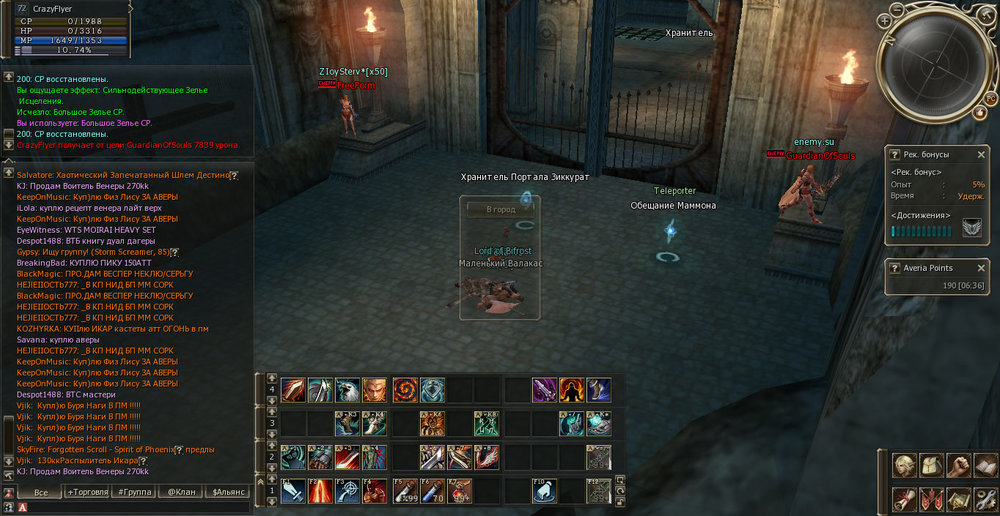Drink the F6 blue potion with count 70
1000x516 pixels.
431,491
